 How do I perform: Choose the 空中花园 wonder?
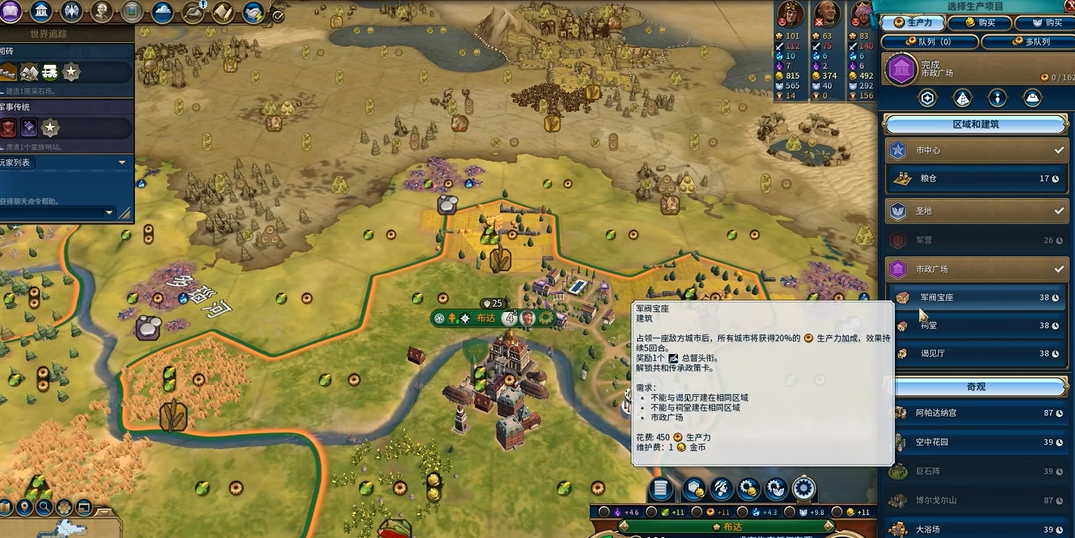(x=975, y=442)
